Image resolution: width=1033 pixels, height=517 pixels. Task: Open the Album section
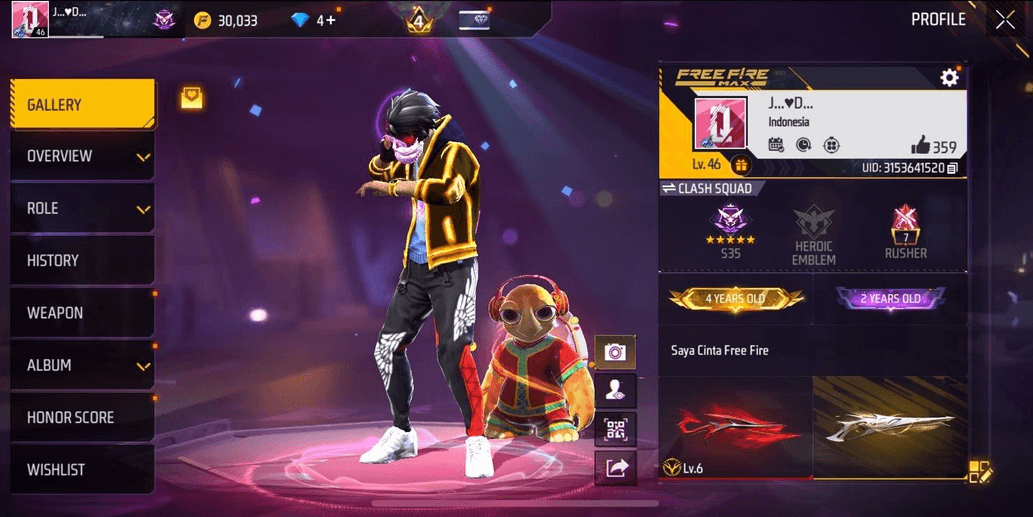tap(82, 365)
